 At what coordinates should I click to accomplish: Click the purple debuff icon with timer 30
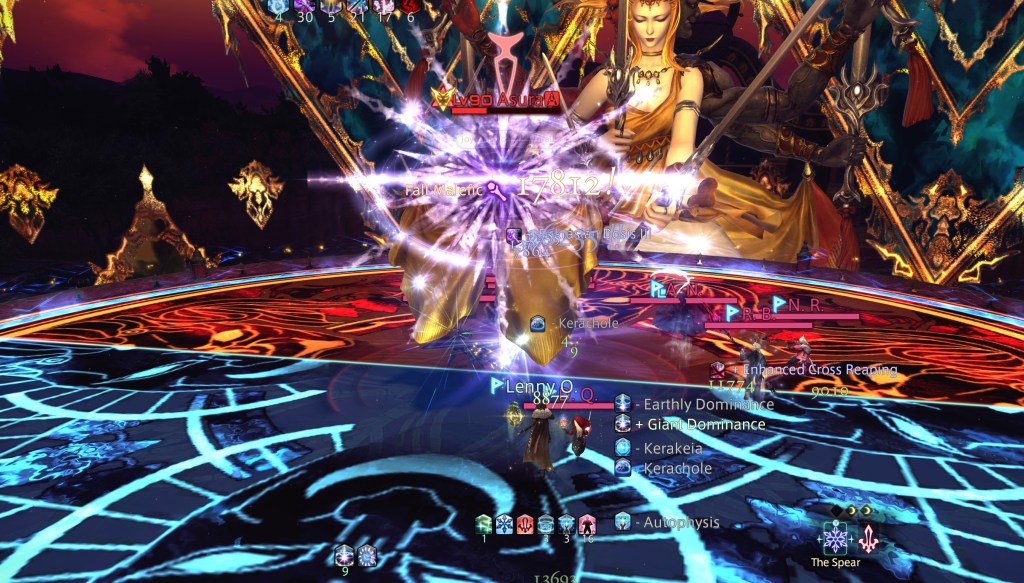(306, 6)
